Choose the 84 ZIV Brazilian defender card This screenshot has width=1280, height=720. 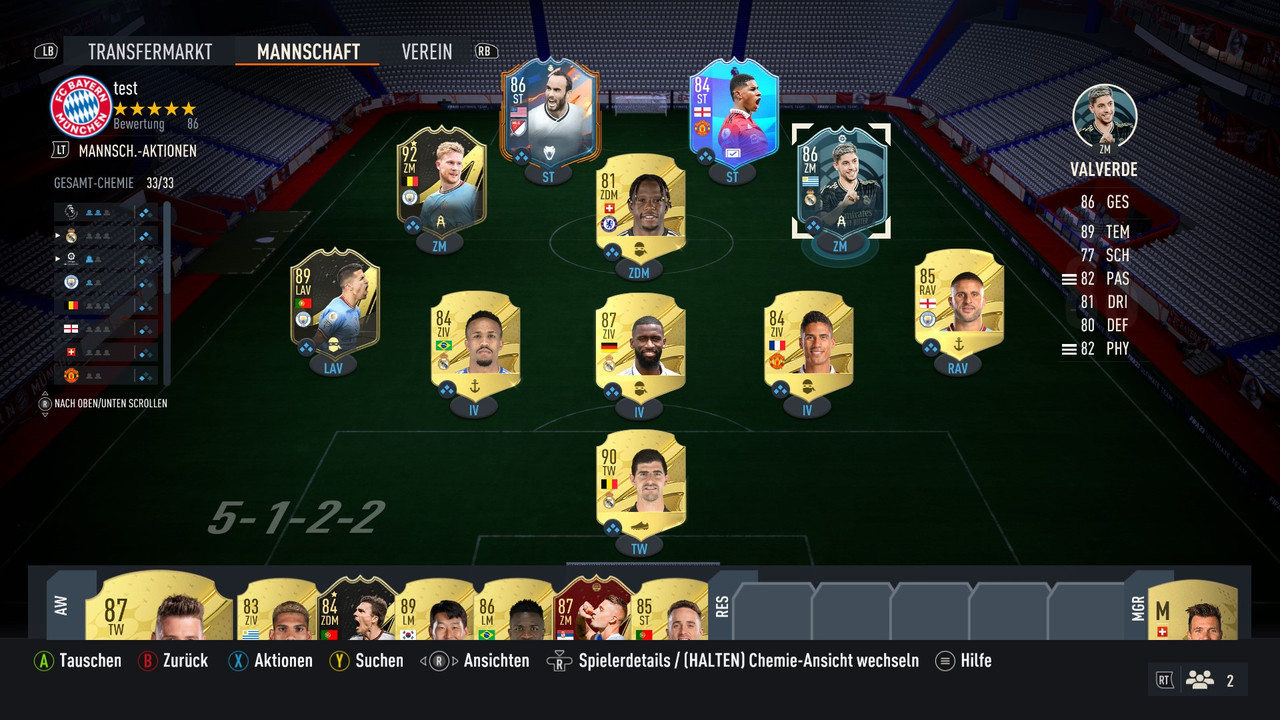[475, 340]
